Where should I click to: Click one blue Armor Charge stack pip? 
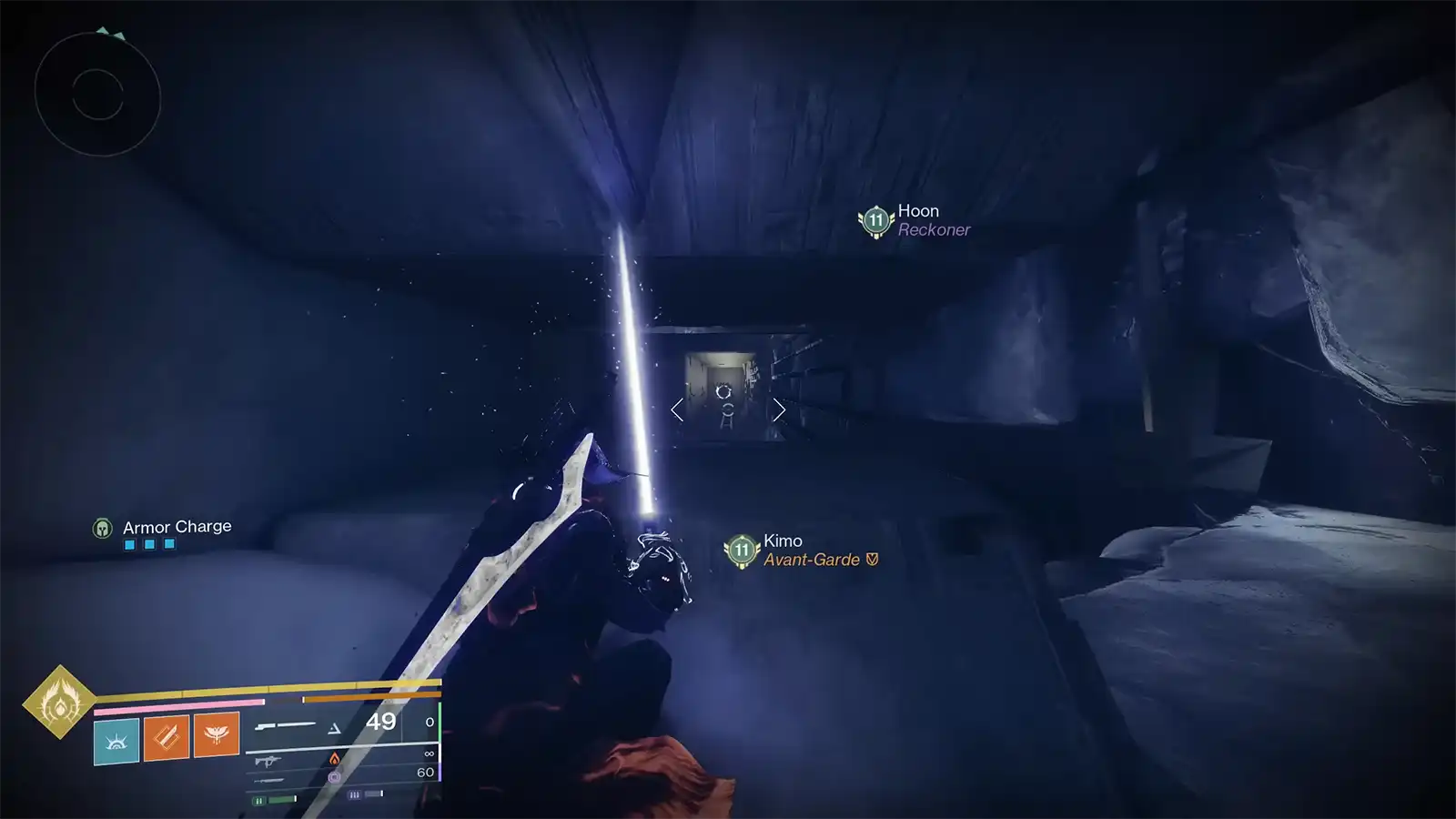pyautogui.click(x=127, y=543)
